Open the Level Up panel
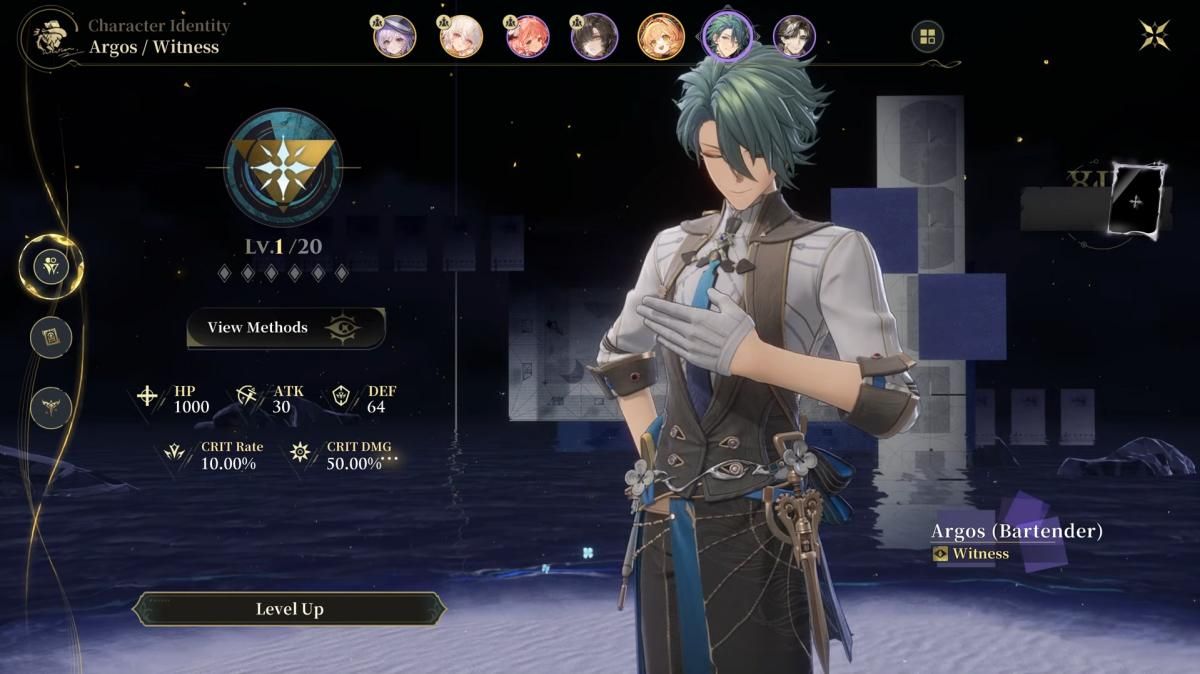Viewport: 1200px width, 674px height. (x=289, y=609)
